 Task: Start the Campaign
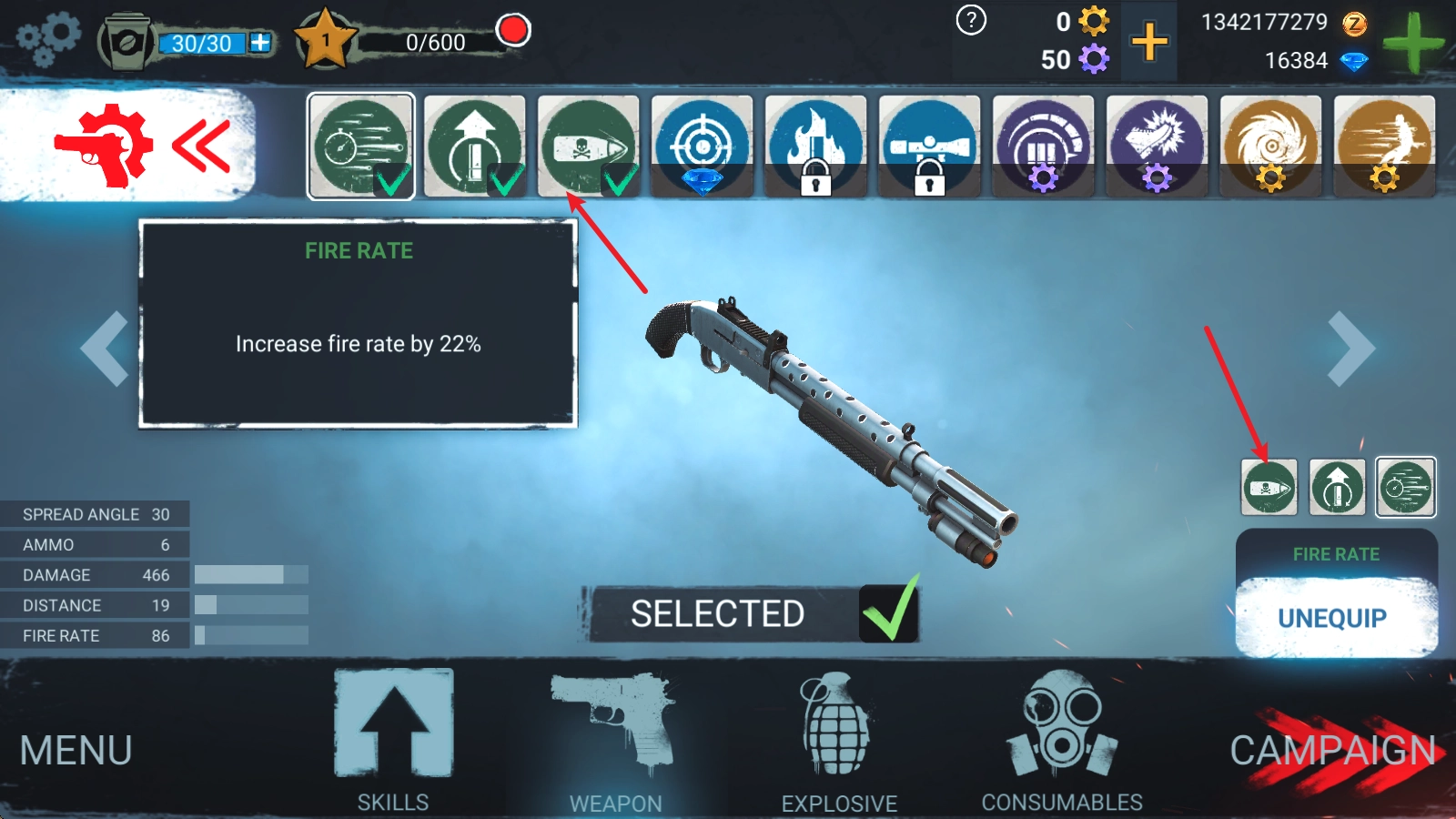[x=1333, y=751]
